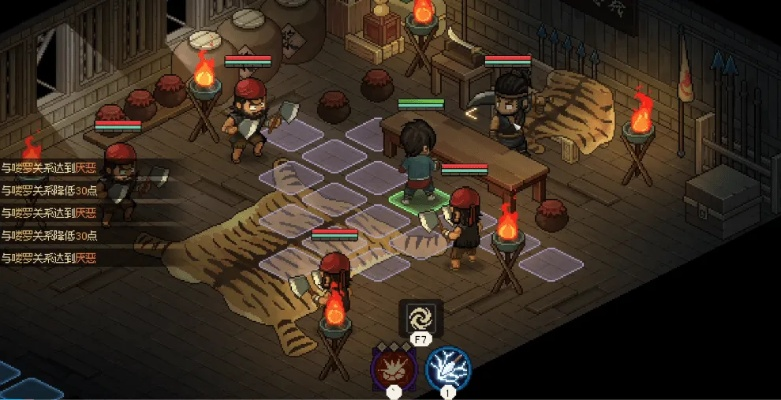Select the blue lightning strike skill
The height and width of the screenshot is (400, 781).
(446, 366)
